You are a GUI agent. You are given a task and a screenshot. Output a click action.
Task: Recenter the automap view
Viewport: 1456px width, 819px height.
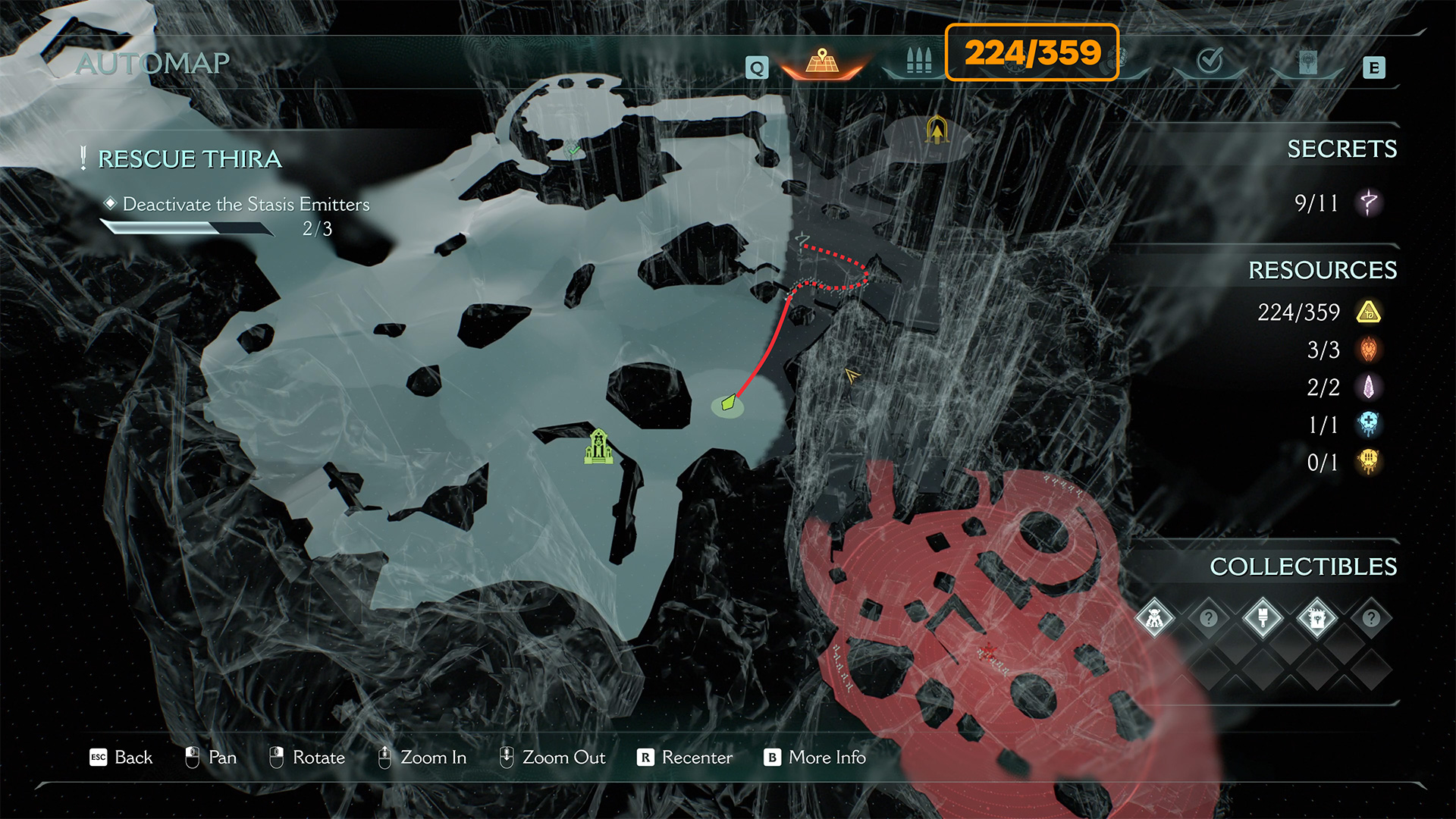pos(686,758)
